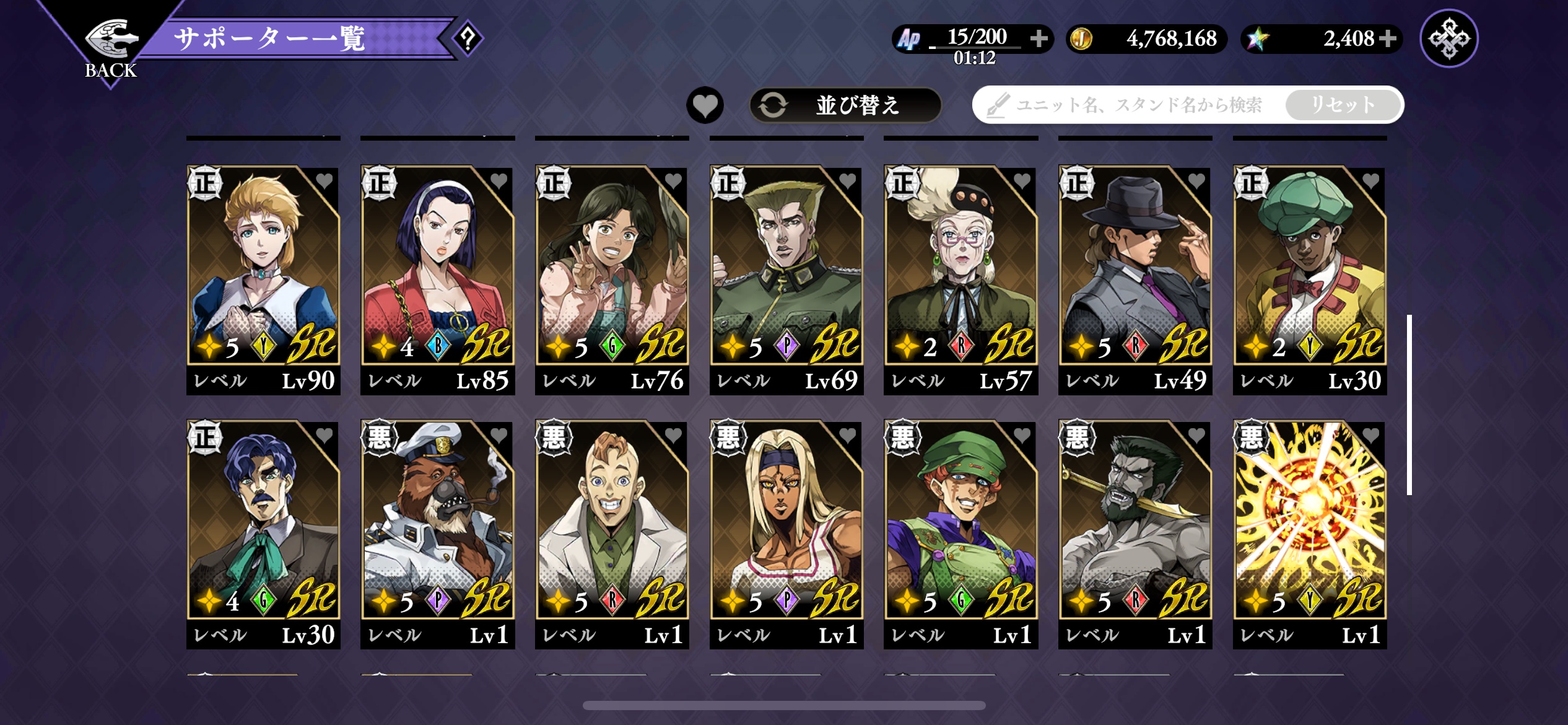Buy more rainbow star gems
This screenshot has width=1568, height=725.
tap(1388, 38)
